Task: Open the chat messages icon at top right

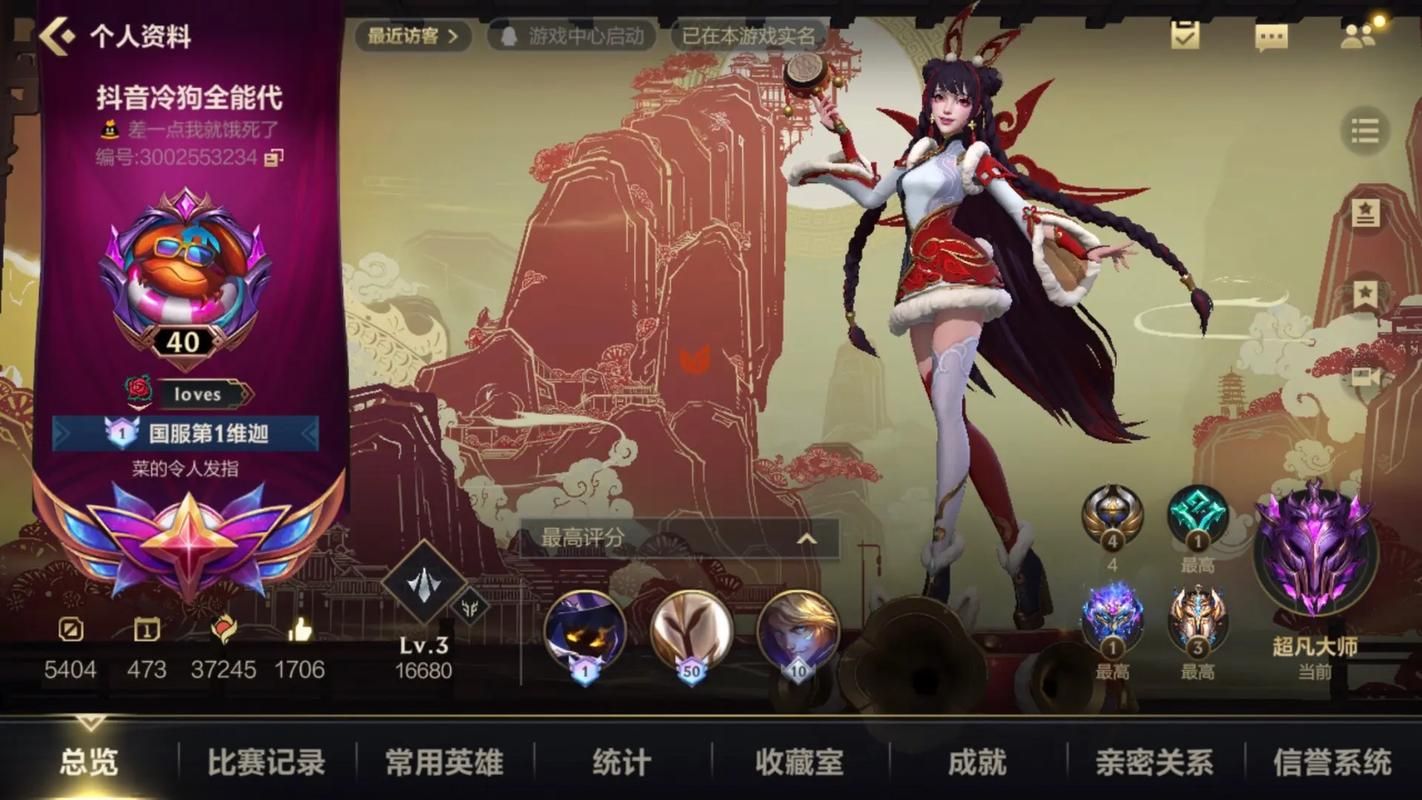Action: point(1270,35)
